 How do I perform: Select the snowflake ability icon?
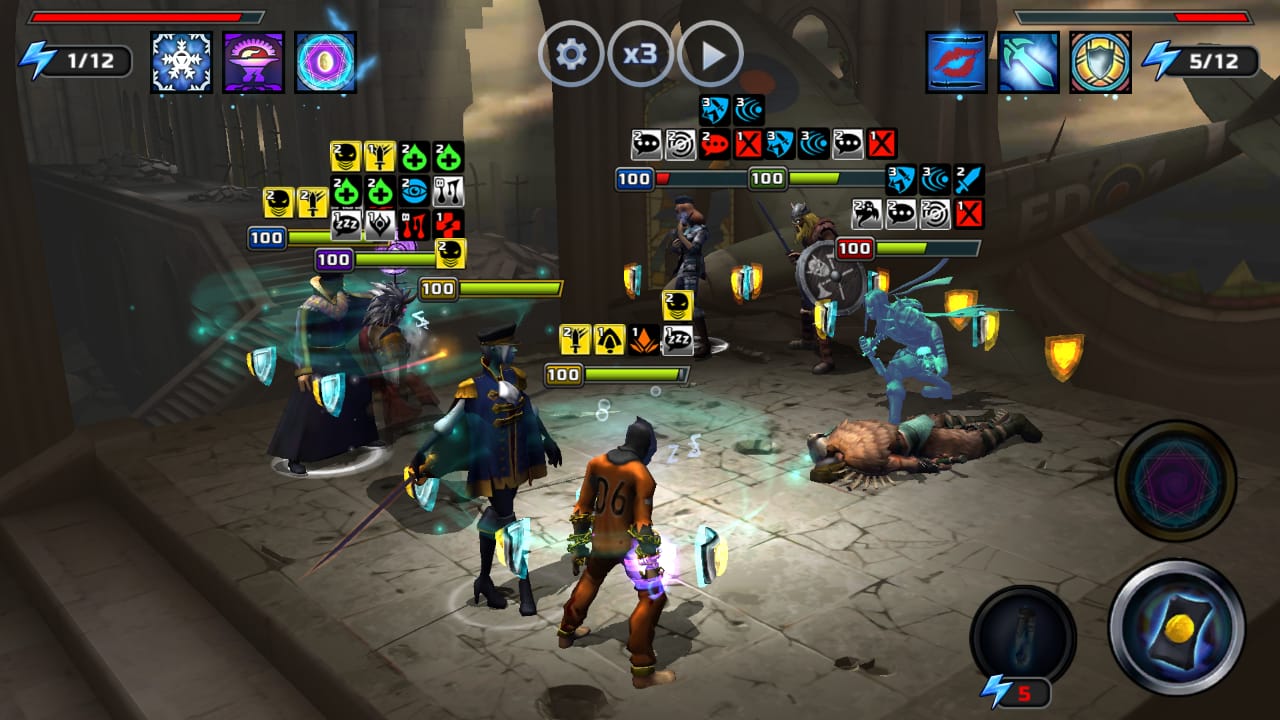pos(181,62)
